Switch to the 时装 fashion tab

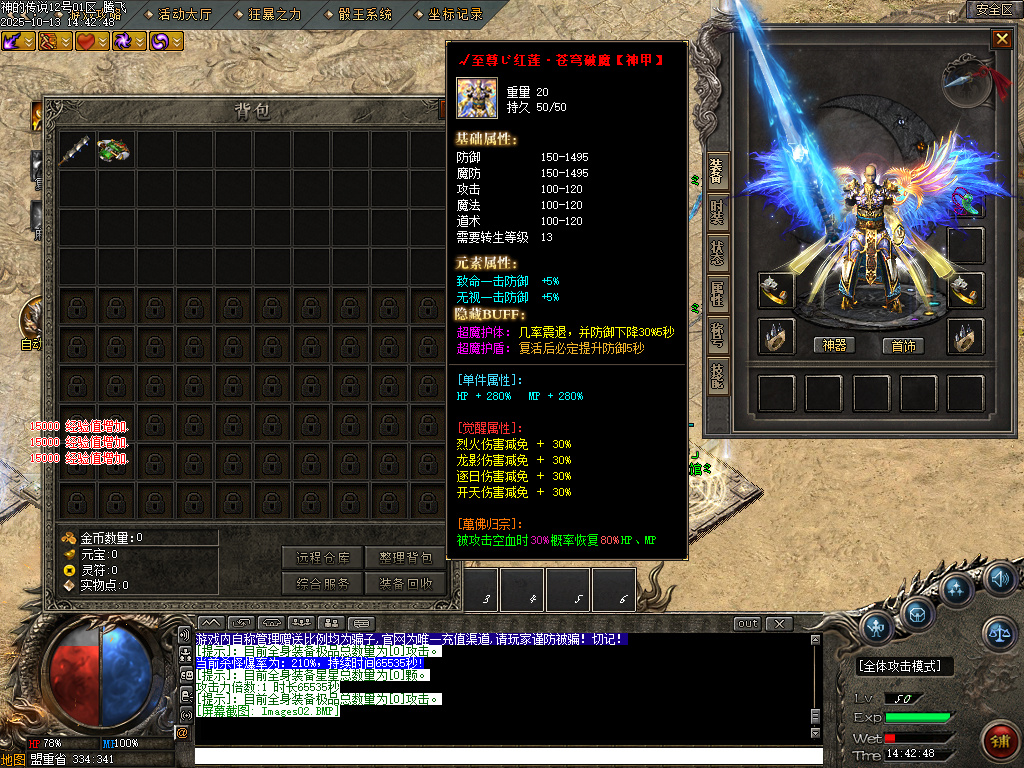tap(717, 213)
